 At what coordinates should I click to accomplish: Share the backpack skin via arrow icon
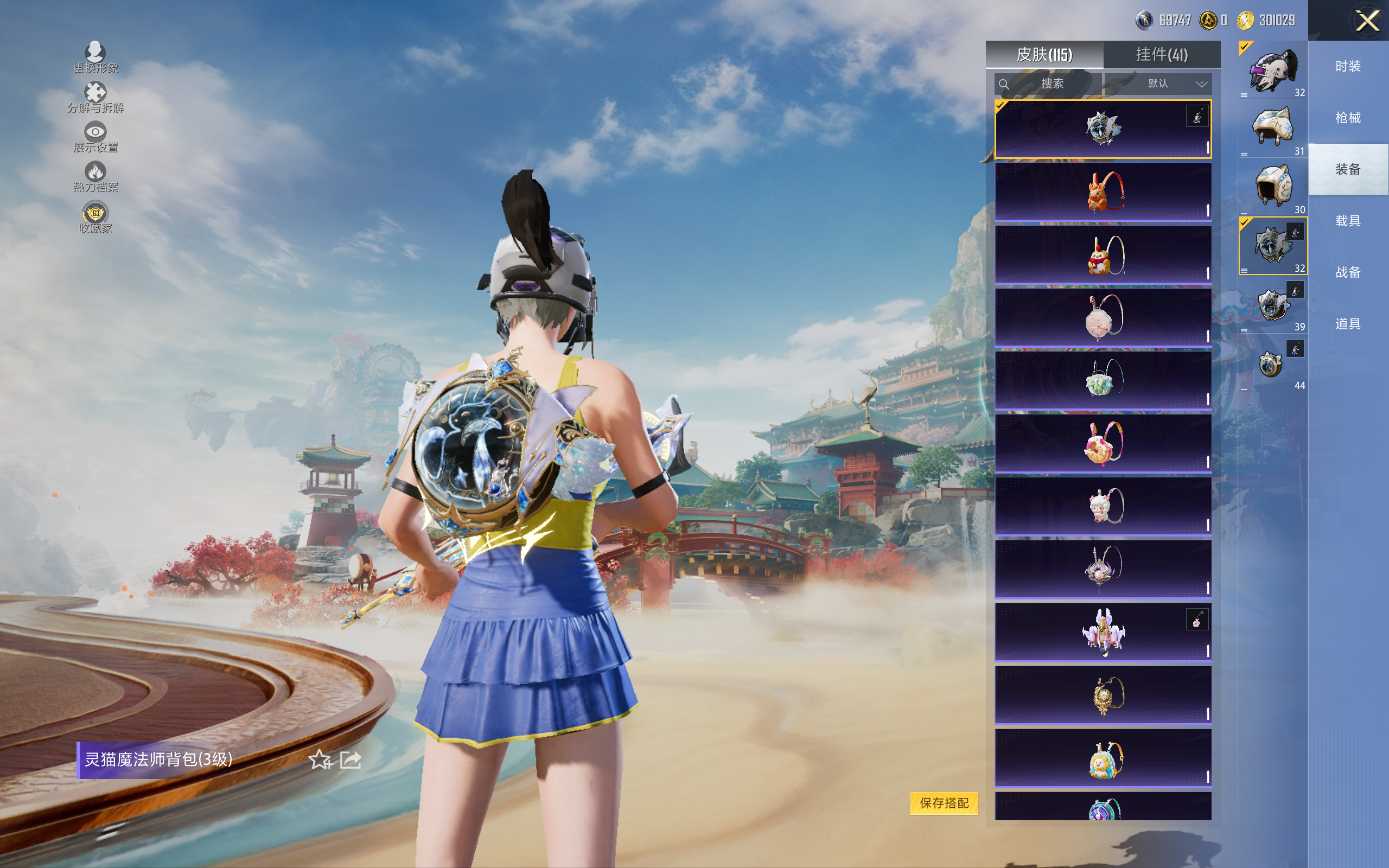click(351, 759)
